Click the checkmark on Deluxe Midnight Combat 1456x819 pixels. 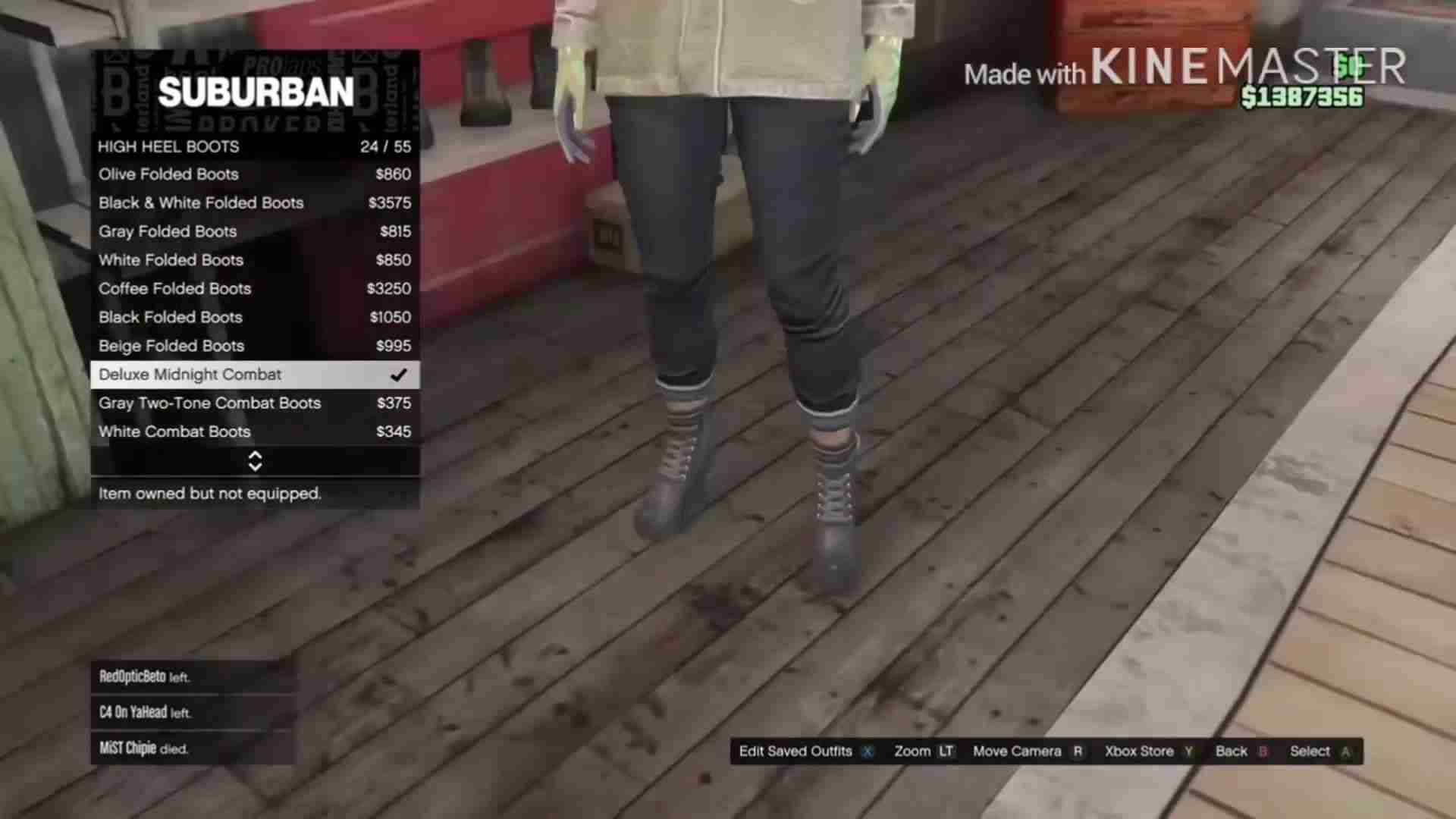398,374
